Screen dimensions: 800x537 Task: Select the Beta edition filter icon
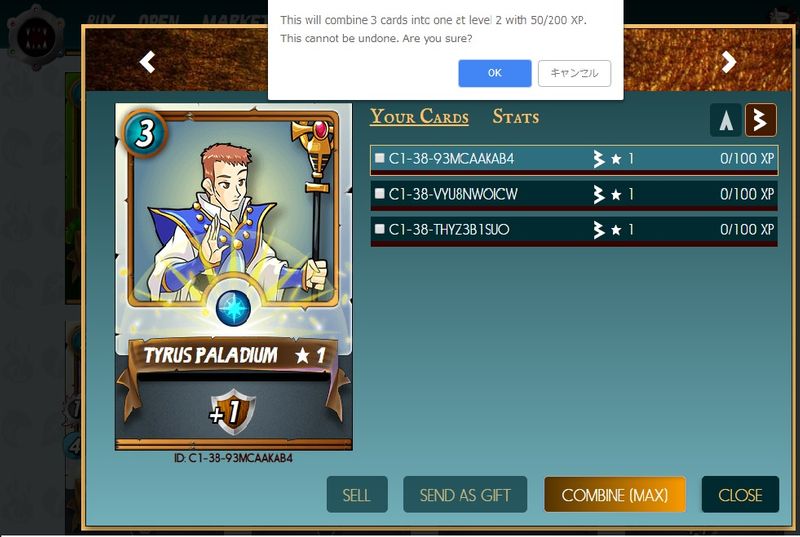click(761, 121)
